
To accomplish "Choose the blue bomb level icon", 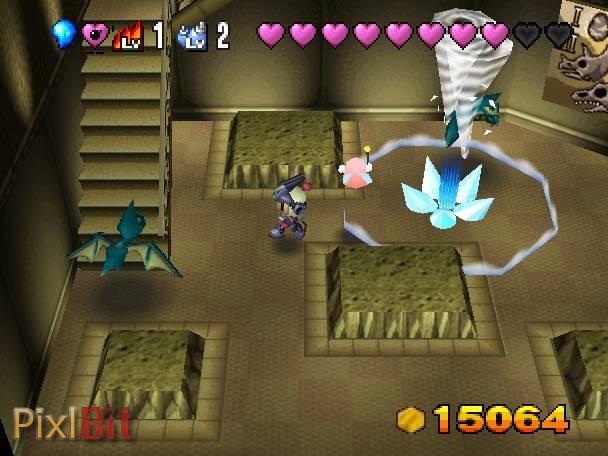I will [x=191, y=37].
